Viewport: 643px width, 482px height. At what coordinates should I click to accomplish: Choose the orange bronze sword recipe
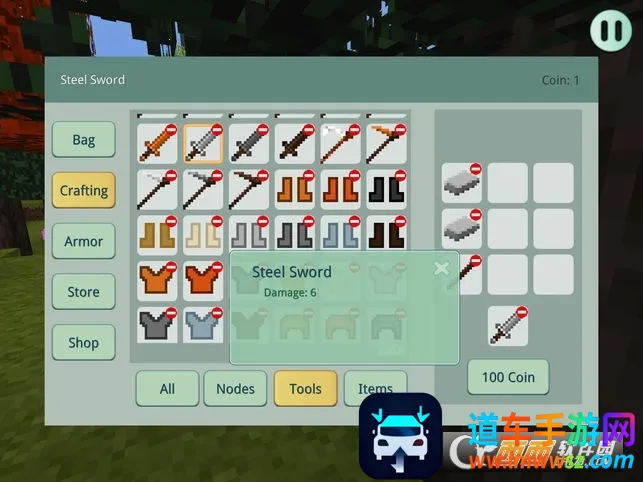click(157, 143)
